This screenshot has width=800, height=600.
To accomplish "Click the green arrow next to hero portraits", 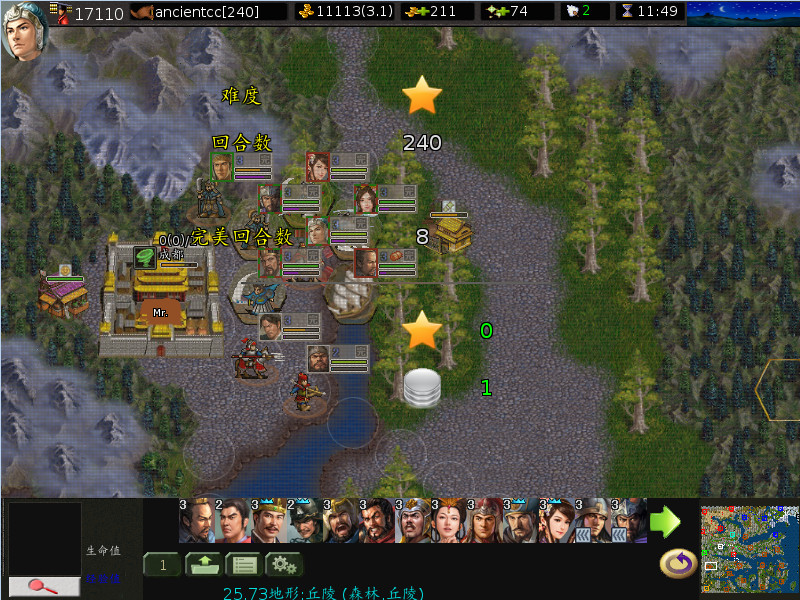I will point(665,521).
